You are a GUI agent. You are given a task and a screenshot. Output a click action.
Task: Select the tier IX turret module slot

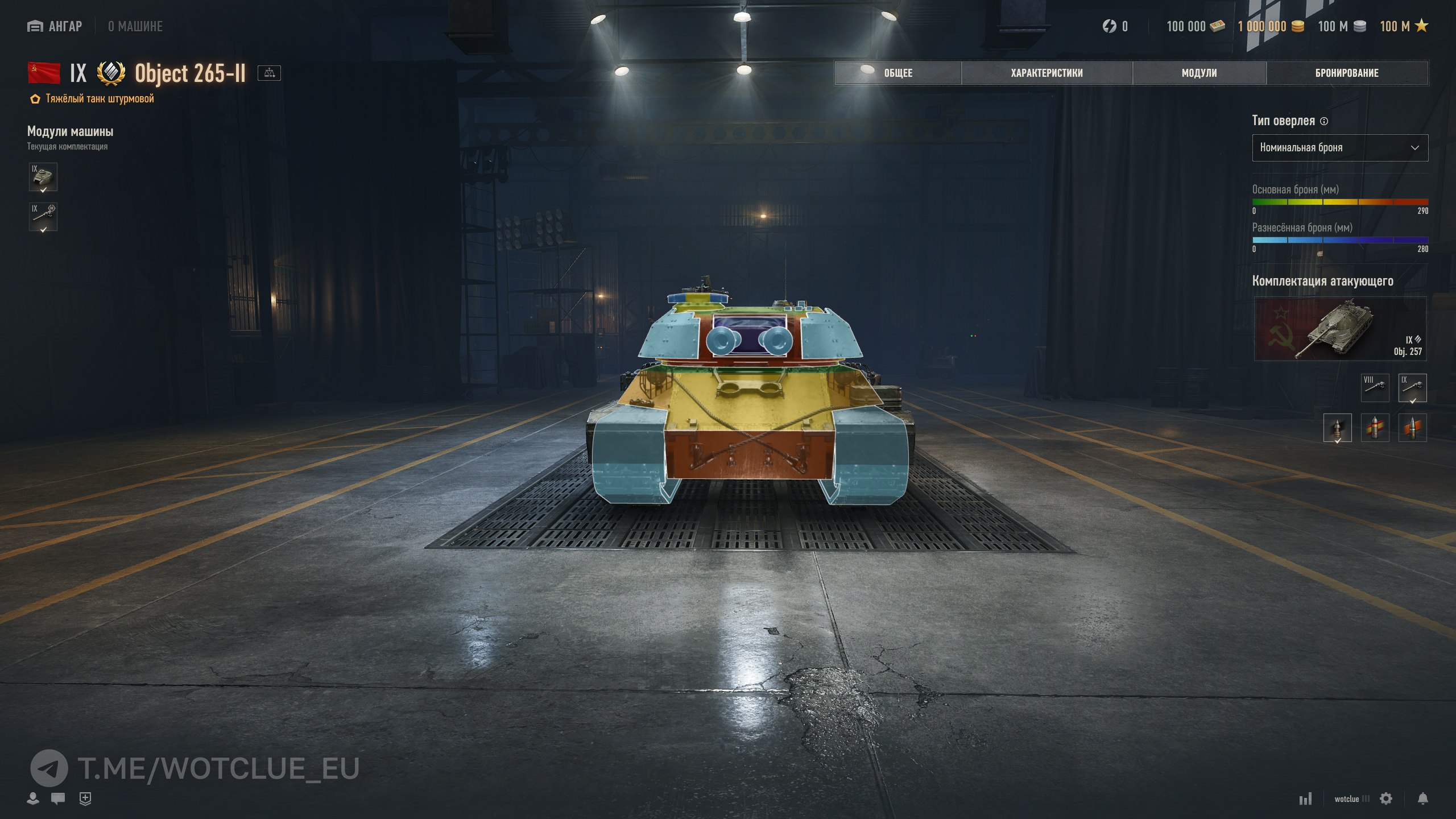43,177
